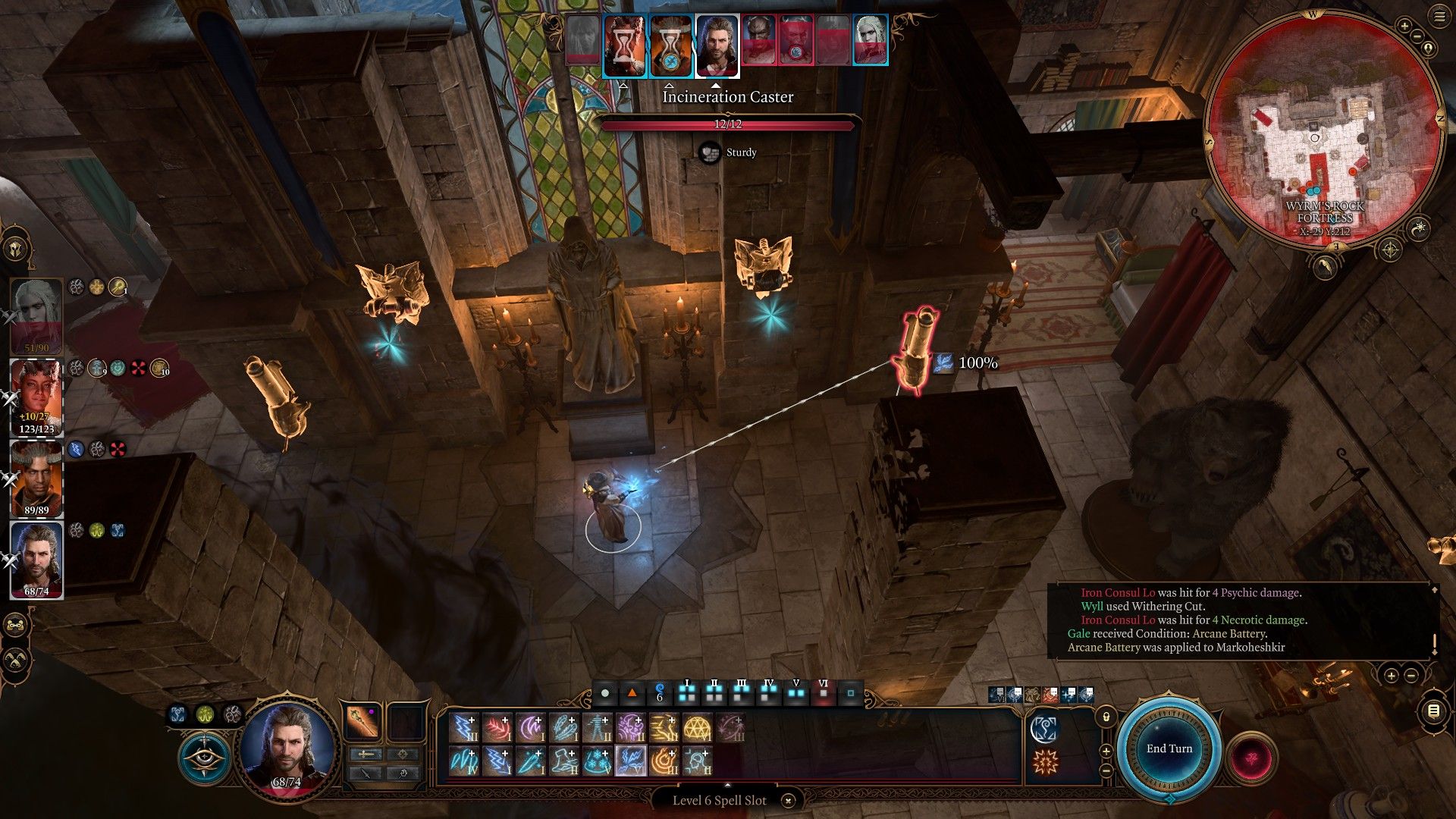Open the combat log toggle button
The height and width of the screenshot is (819, 1456).
point(1432,711)
